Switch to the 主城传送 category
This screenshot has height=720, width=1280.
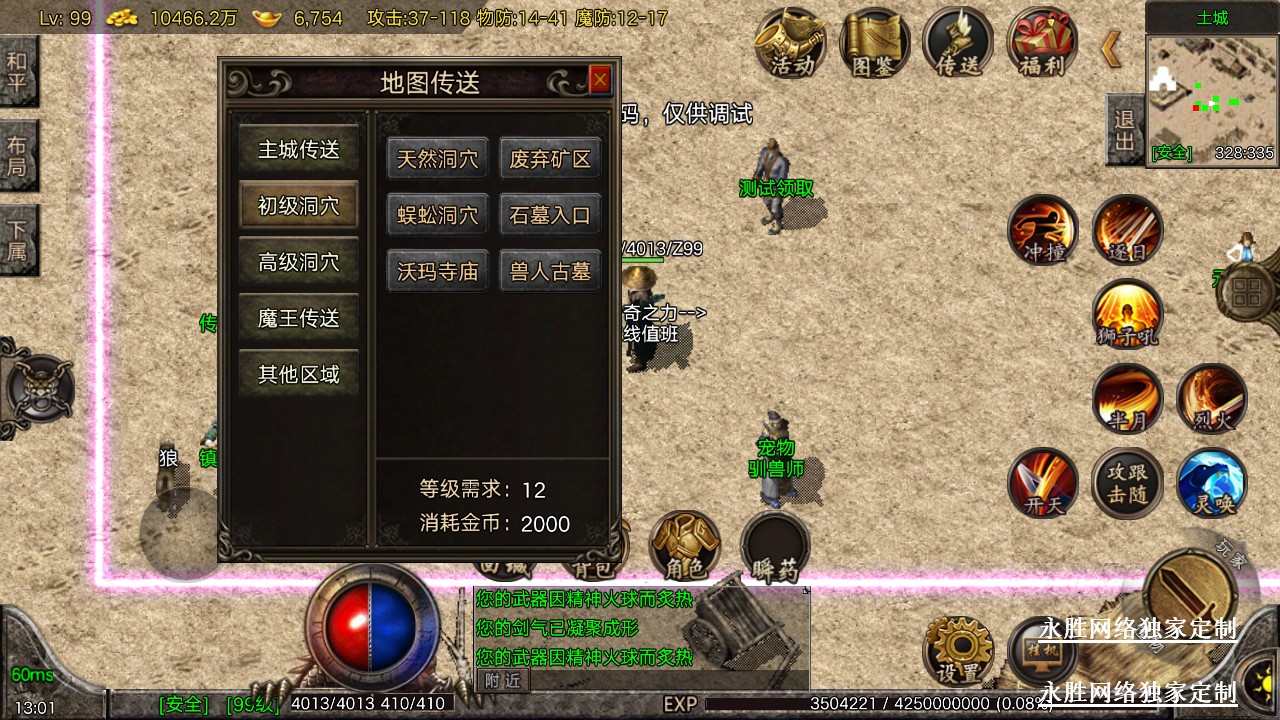[x=299, y=150]
